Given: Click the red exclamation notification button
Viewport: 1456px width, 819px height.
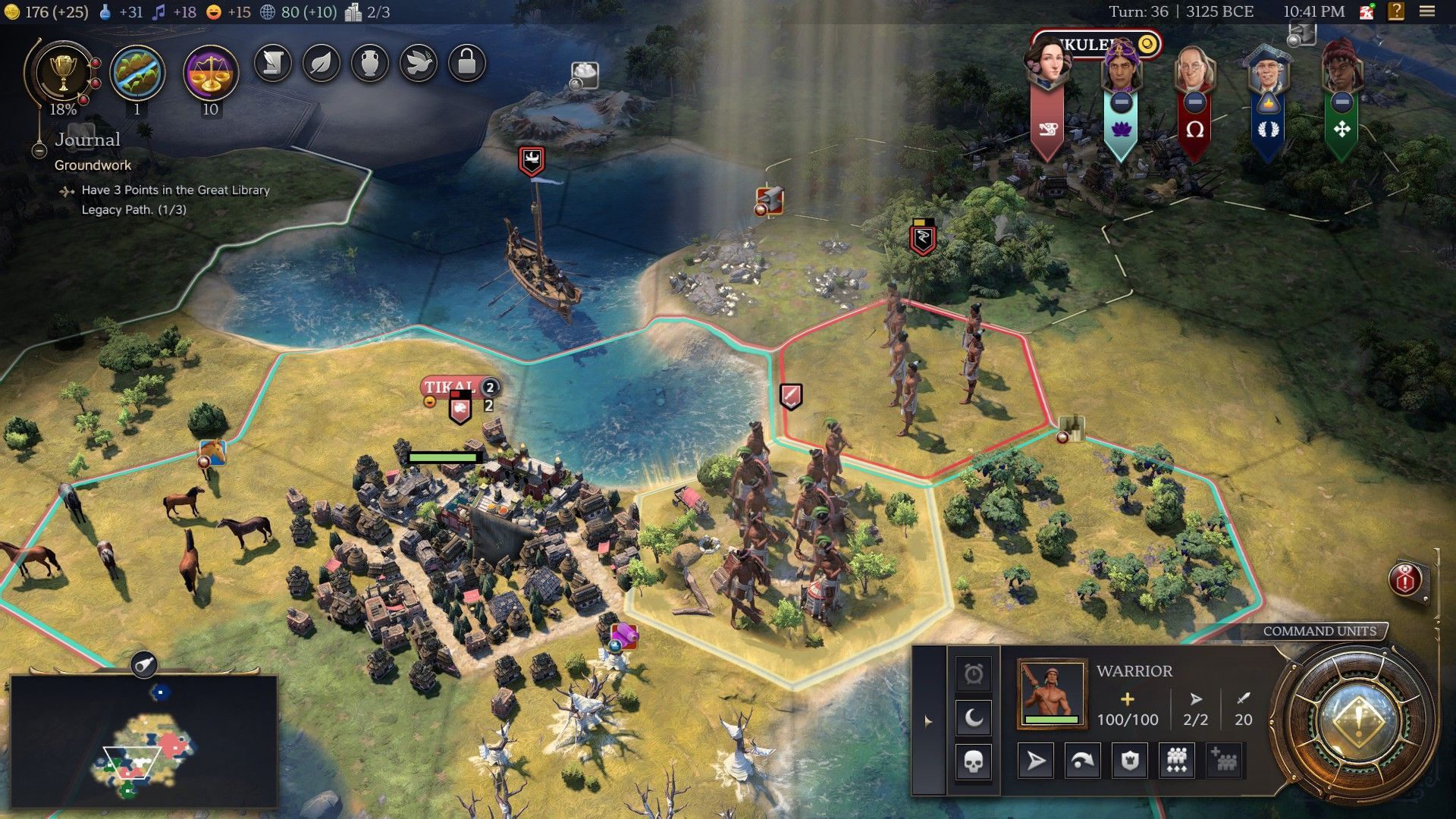Looking at the screenshot, I should coord(1406,580).
